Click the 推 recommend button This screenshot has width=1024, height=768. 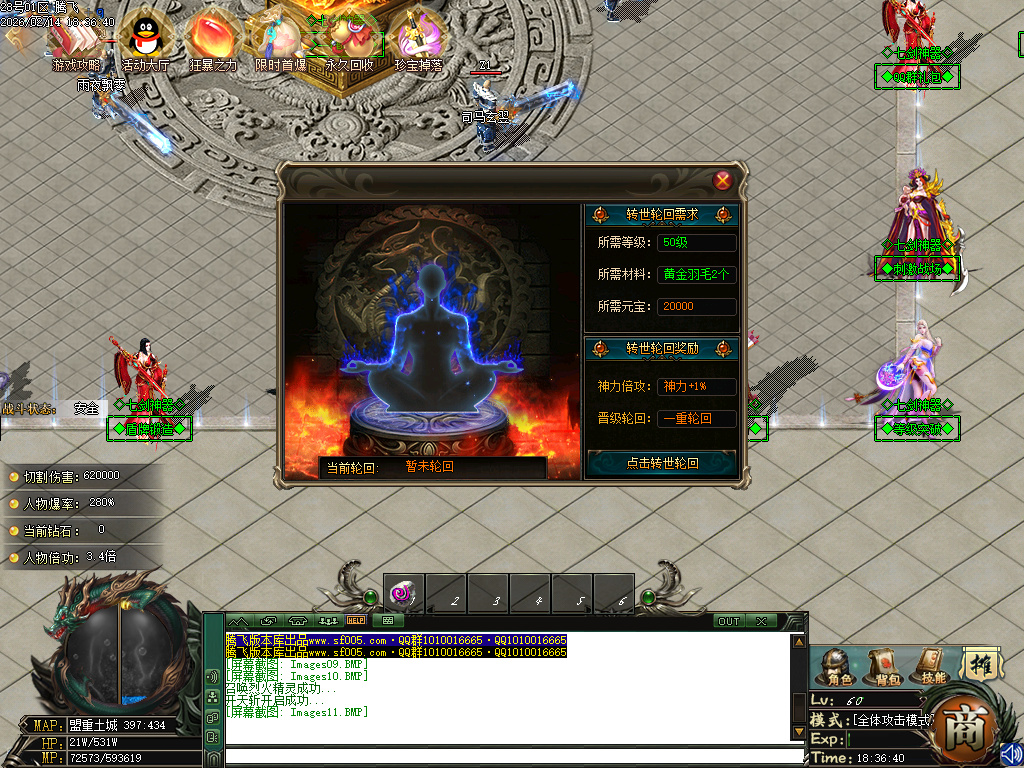coord(980,663)
